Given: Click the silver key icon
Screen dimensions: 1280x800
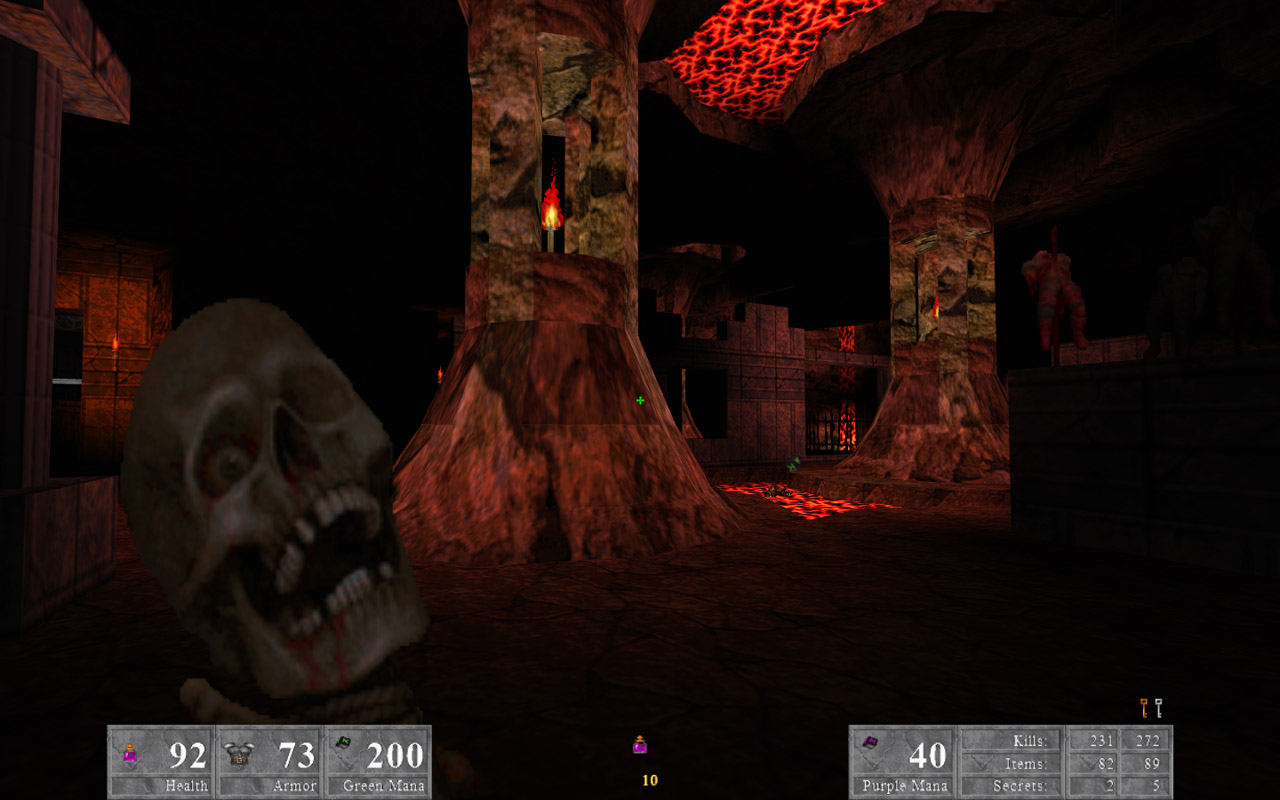Looking at the screenshot, I should pos(1159,708).
